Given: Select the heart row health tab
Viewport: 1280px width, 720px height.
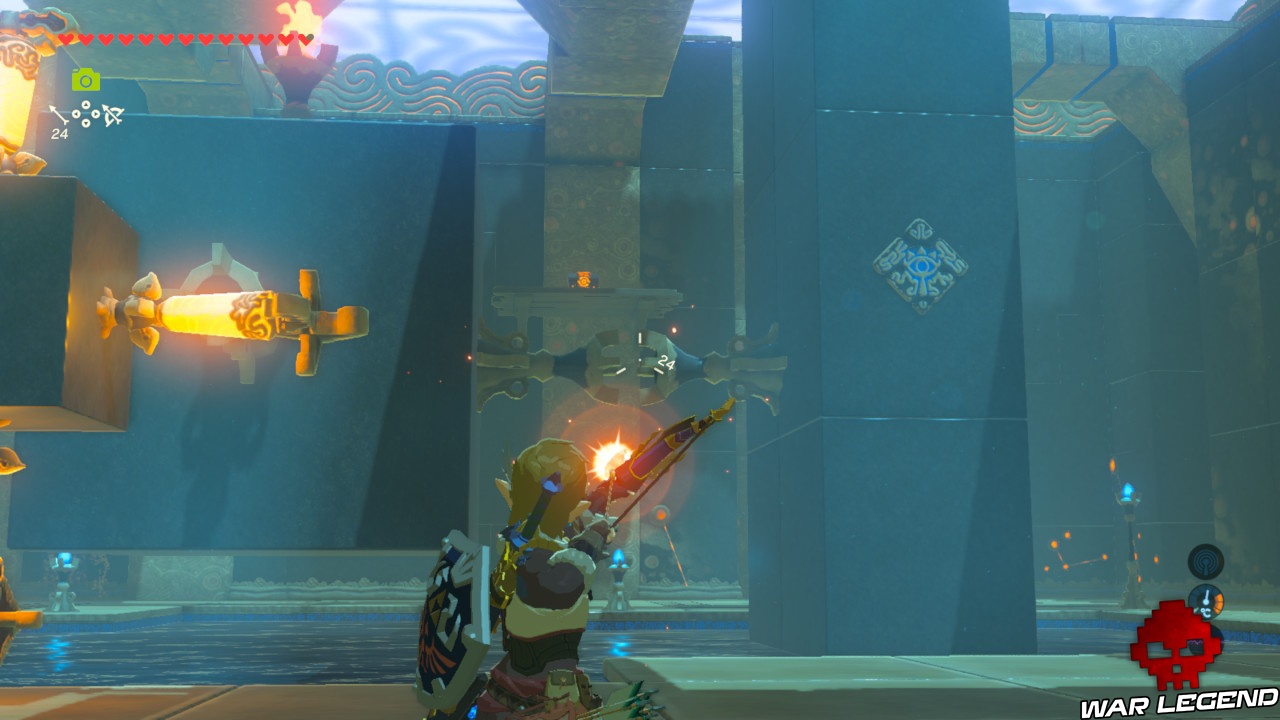Looking at the screenshot, I should [x=180, y=40].
